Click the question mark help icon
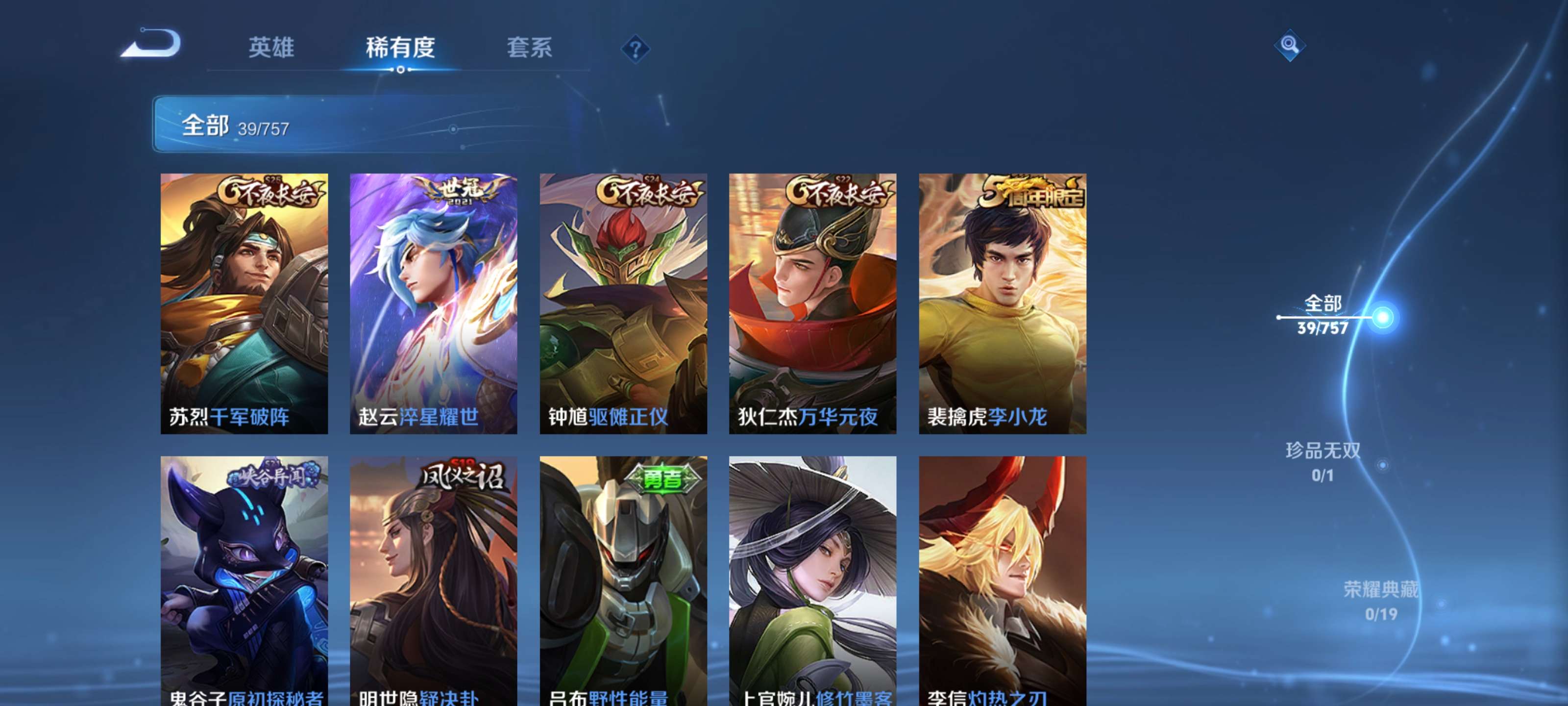1568x706 pixels. click(635, 50)
